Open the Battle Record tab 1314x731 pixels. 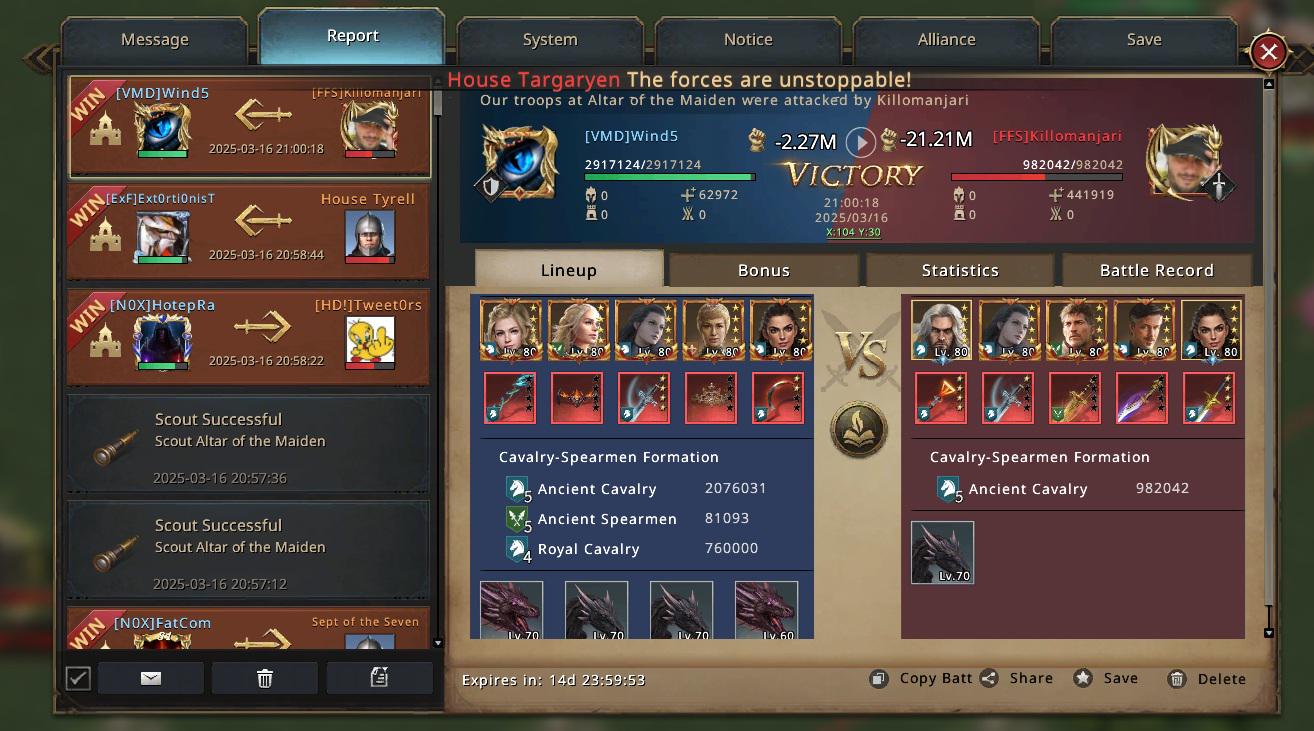point(1156,270)
